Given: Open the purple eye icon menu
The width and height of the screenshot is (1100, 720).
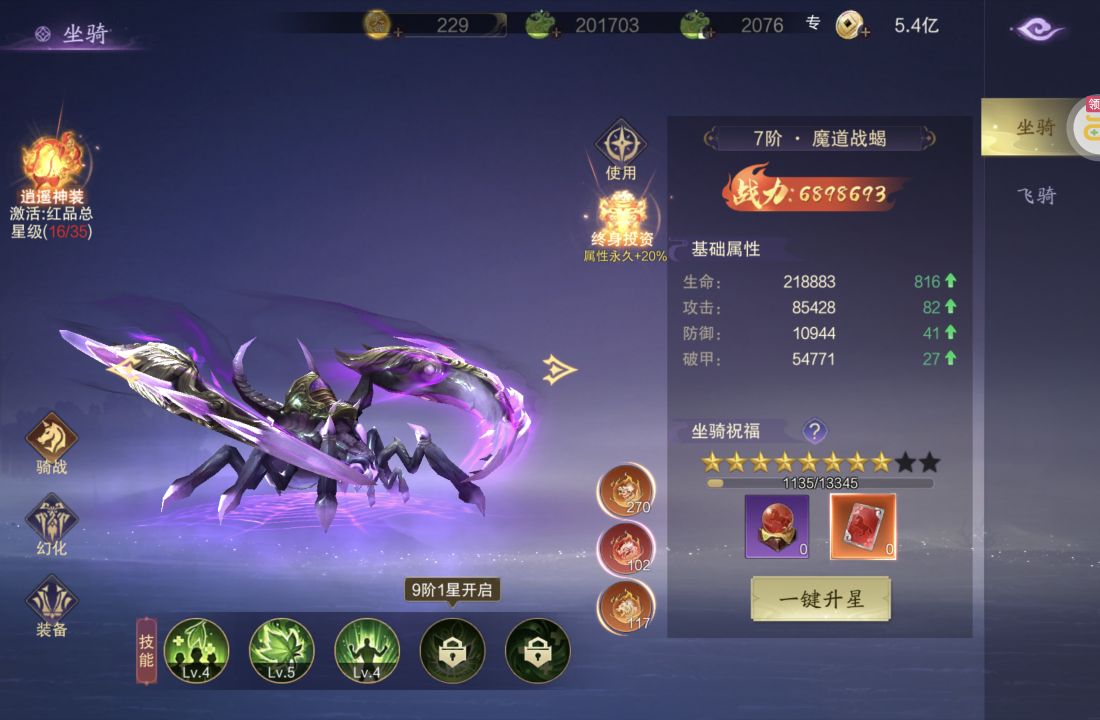Looking at the screenshot, I should [x=1039, y=29].
